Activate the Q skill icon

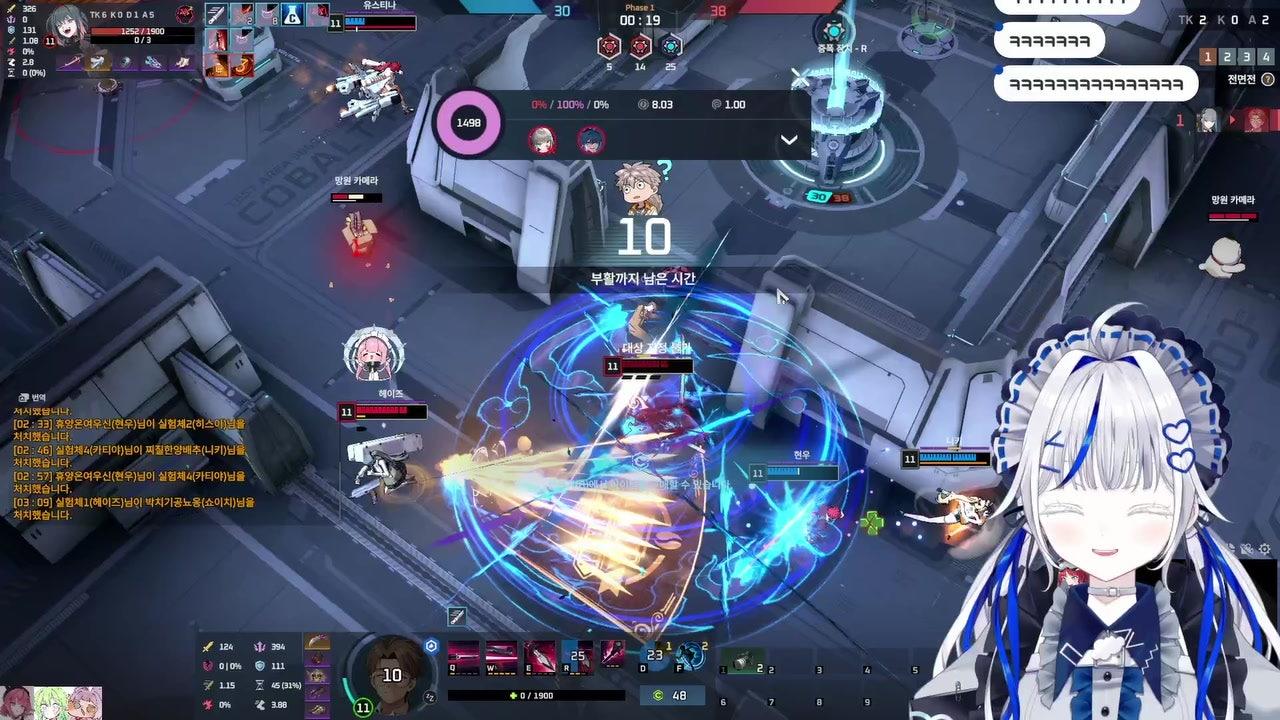click(x=462, y=655)
